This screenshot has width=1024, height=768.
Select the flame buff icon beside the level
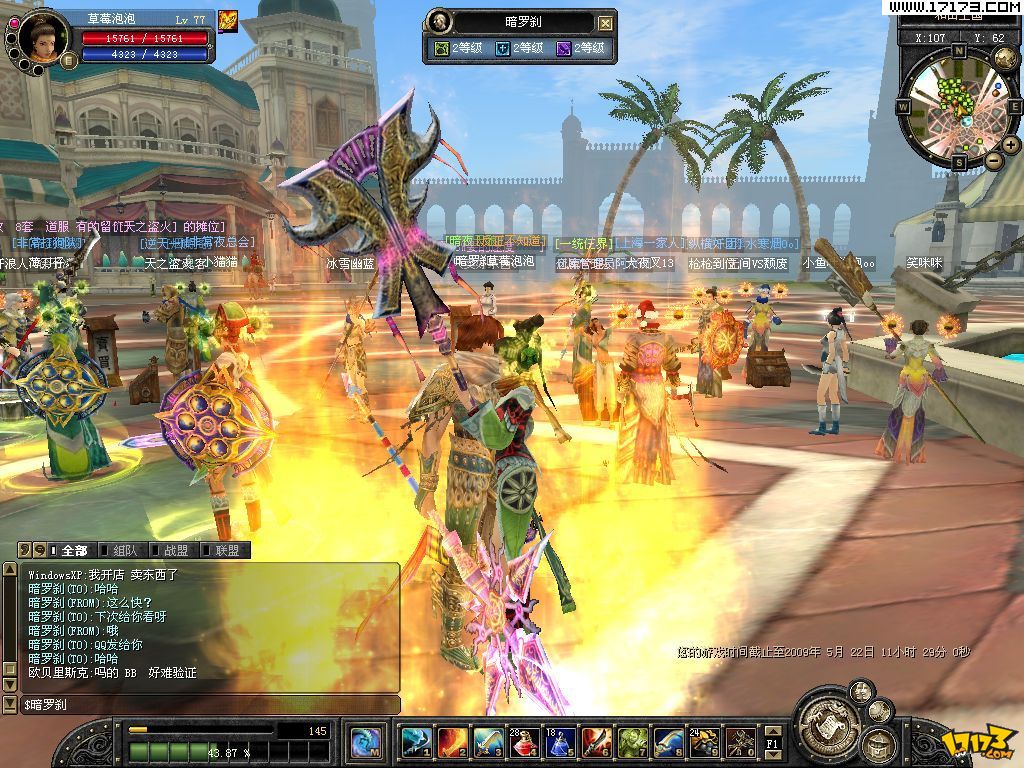227,20
